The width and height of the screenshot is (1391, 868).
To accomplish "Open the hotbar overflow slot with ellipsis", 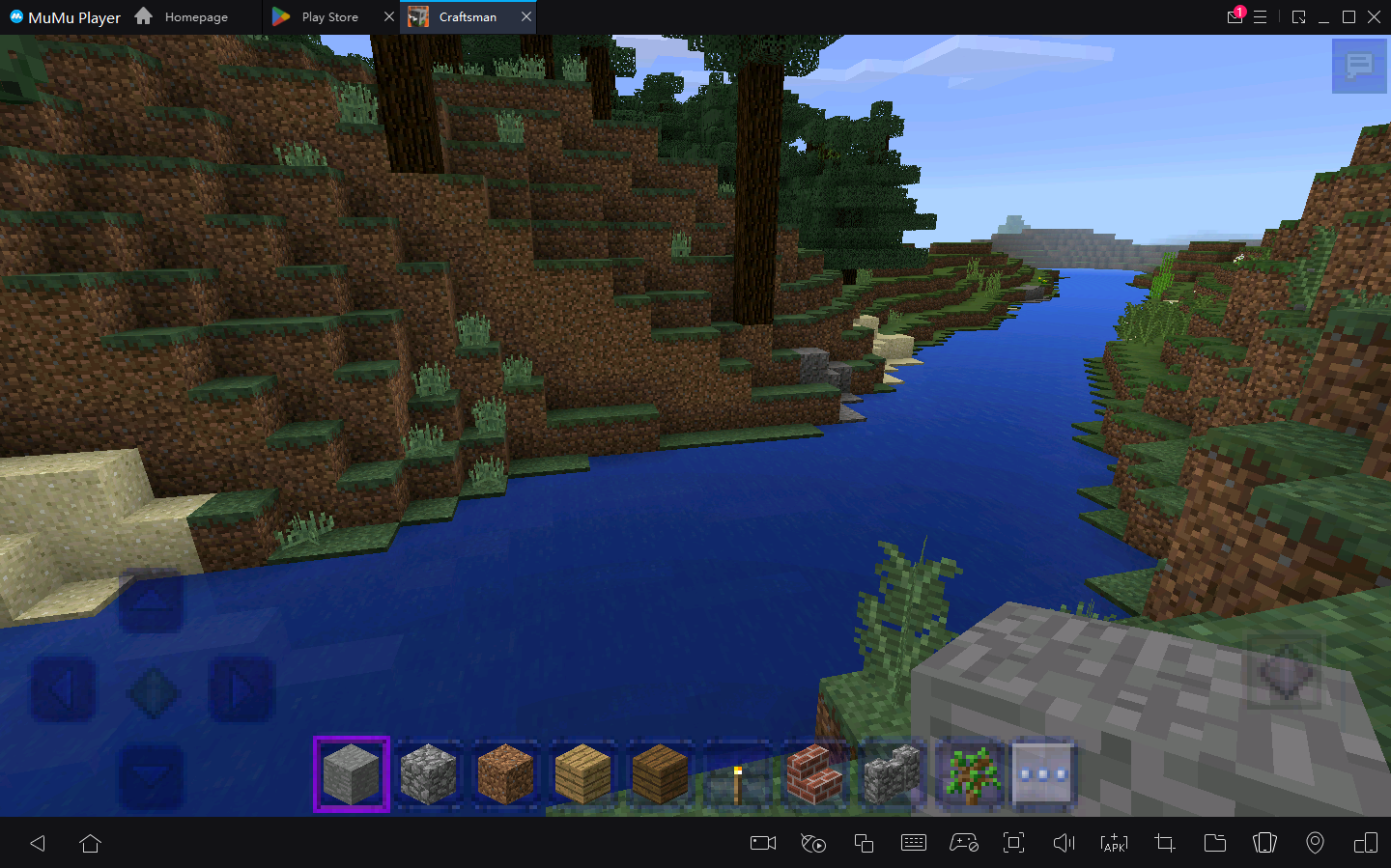I will pos(1042,773).
